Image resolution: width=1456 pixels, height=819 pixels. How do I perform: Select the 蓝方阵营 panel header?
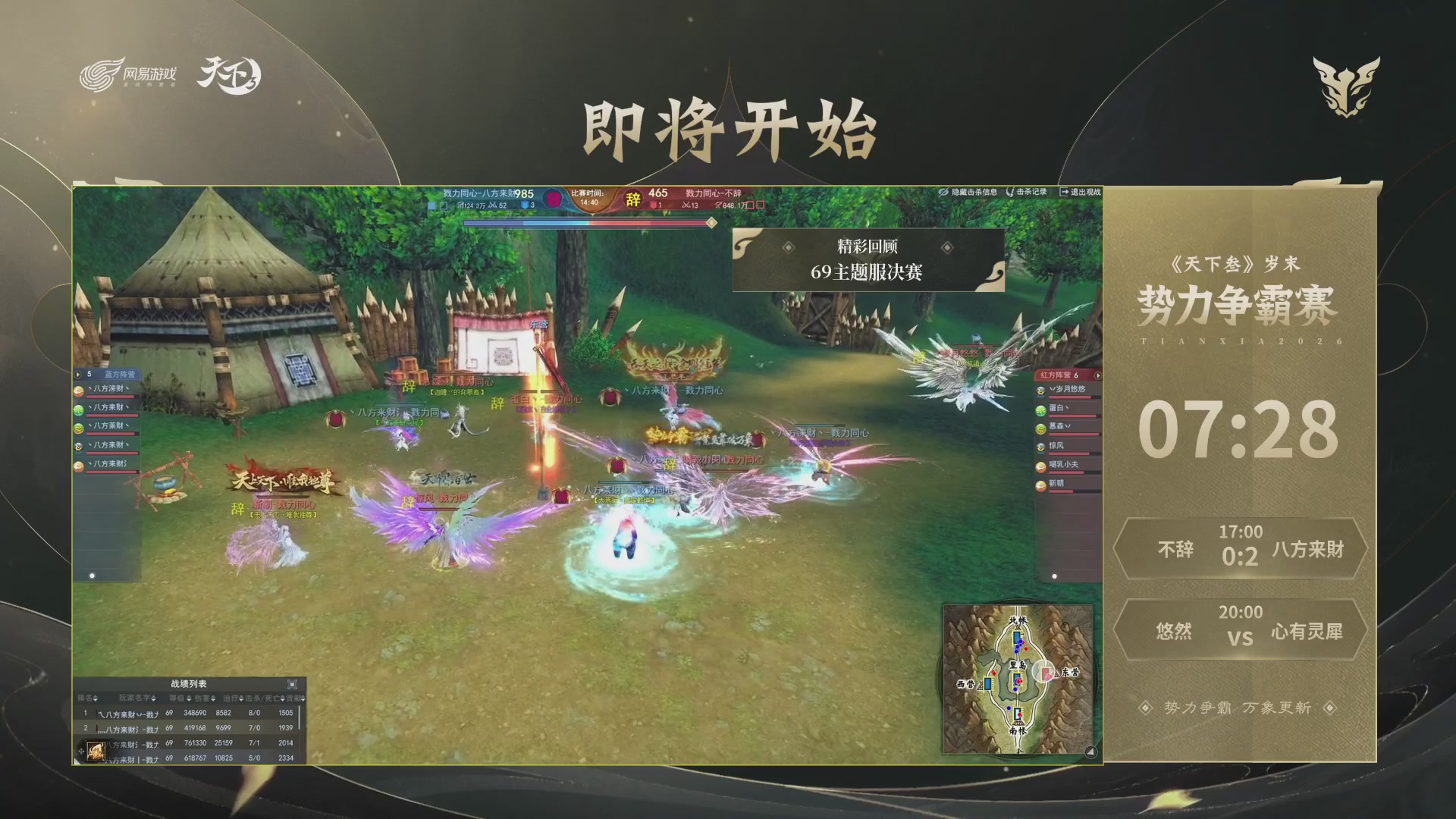click(121, 375)
